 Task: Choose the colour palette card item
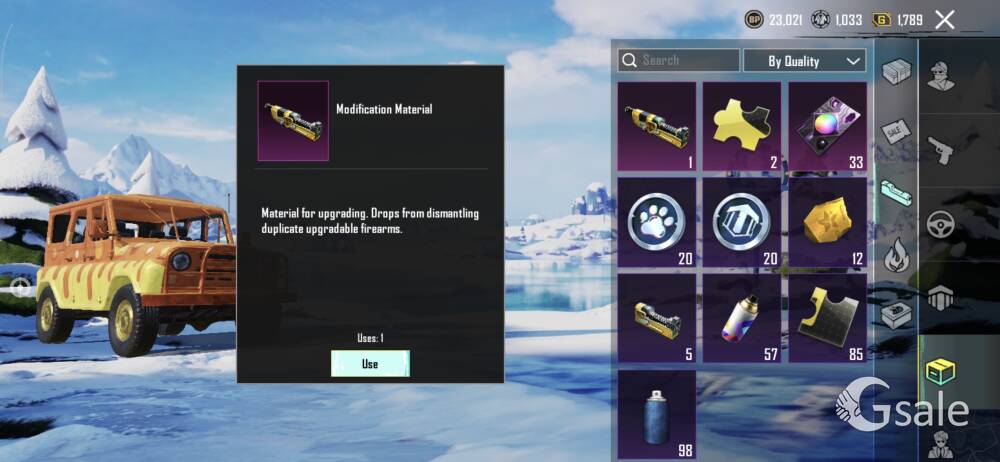click(x=827, y=127)
